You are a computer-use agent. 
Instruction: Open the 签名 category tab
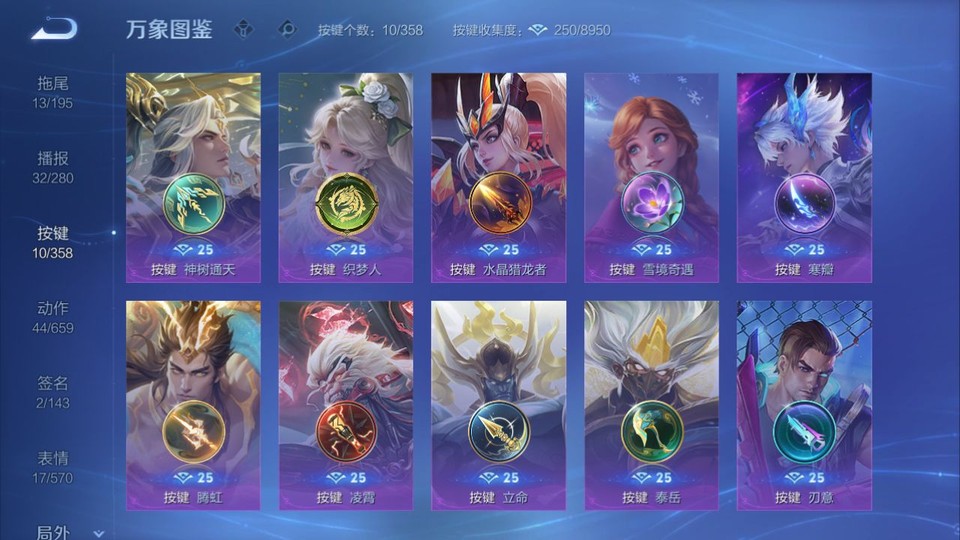pos(53,392)
